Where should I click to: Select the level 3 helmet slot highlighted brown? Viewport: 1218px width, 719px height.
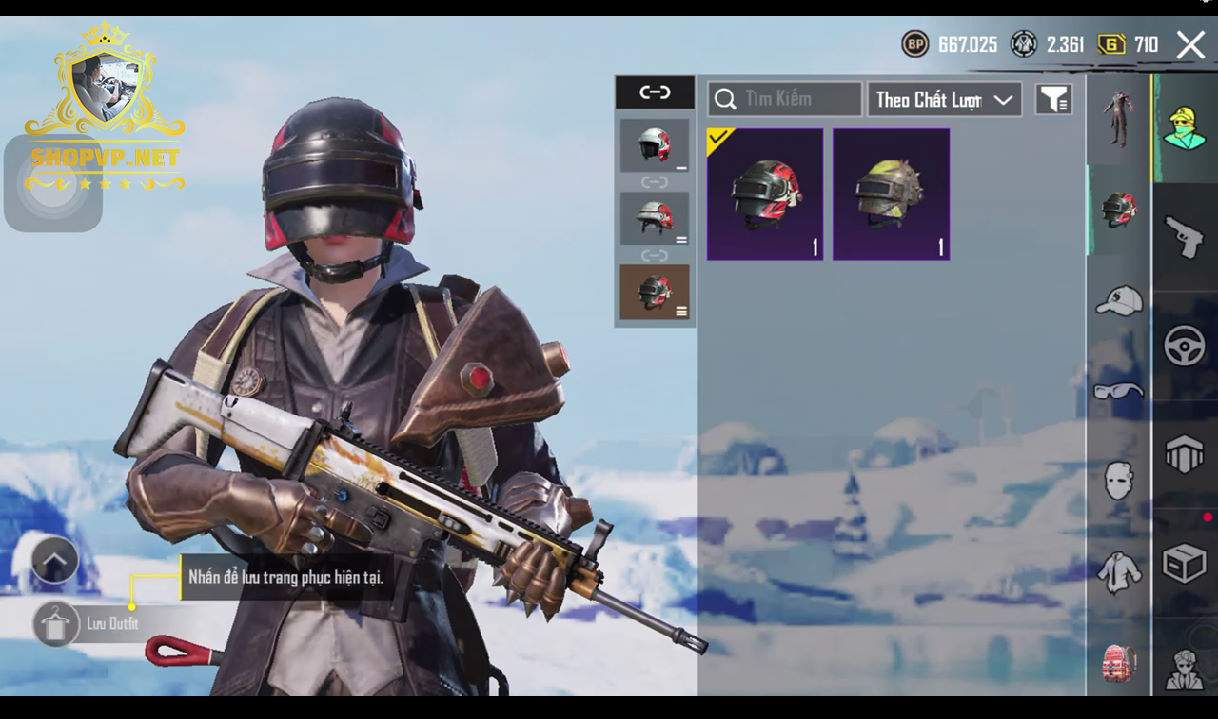tap(654, 292)
